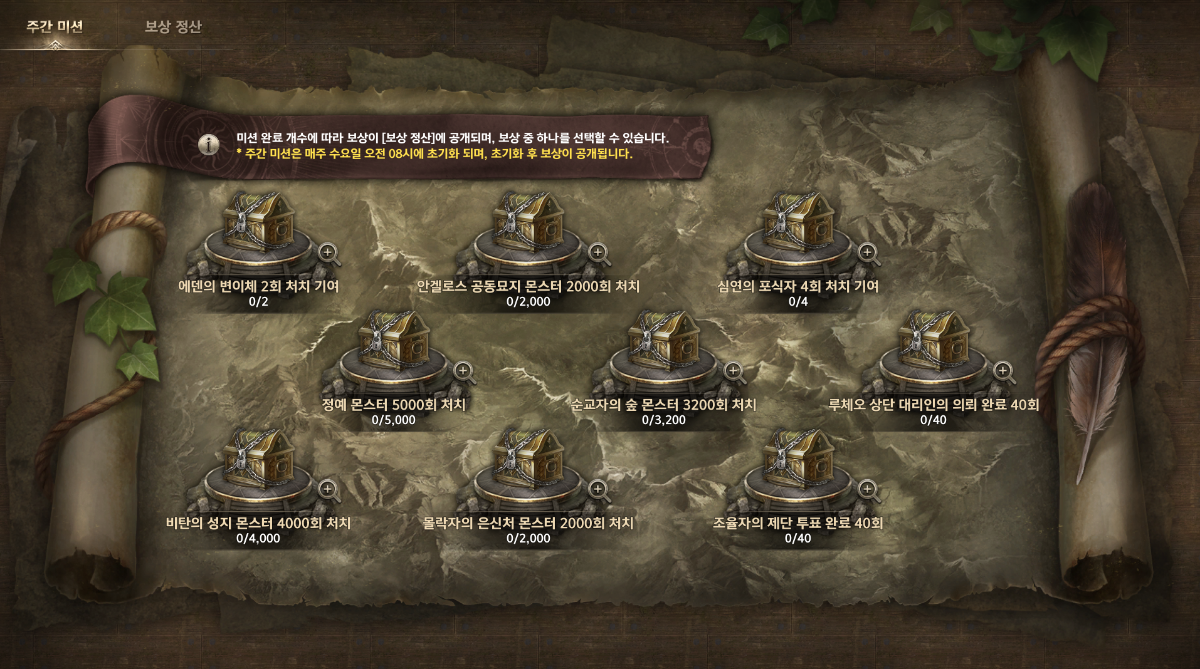Show the 조율자의 제단 reward using magnifier
Viewport: 1200px width, 669px height.
868,490
